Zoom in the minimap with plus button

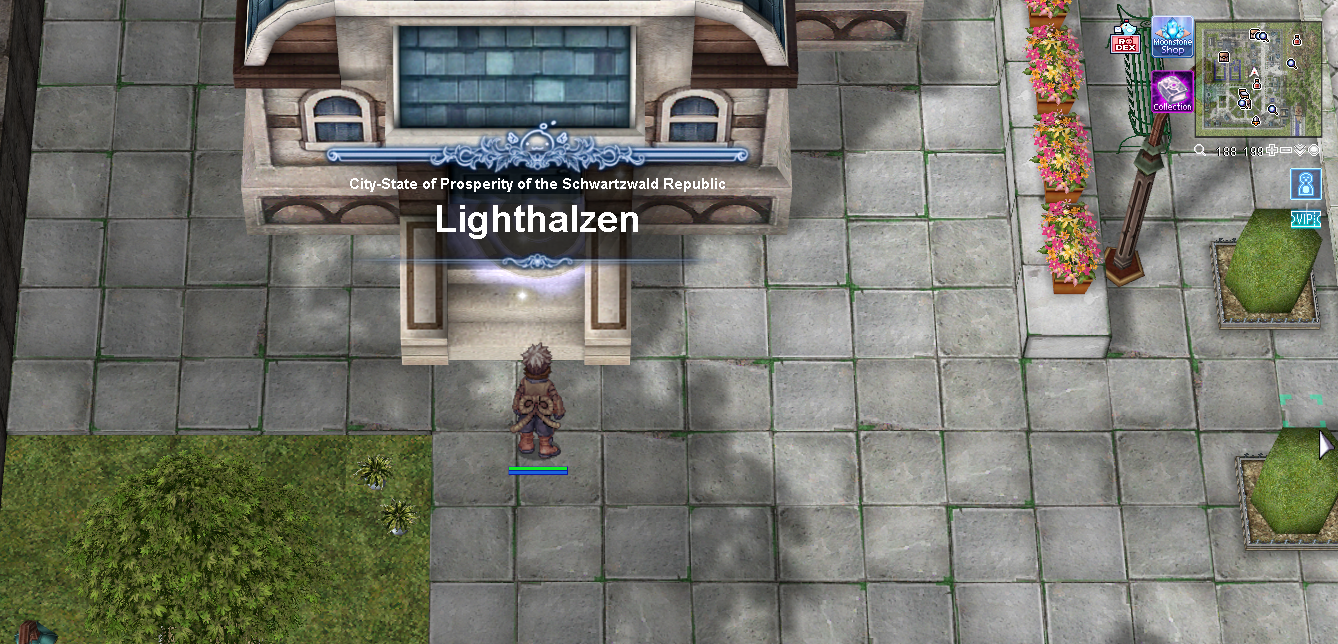point(1272,151)
